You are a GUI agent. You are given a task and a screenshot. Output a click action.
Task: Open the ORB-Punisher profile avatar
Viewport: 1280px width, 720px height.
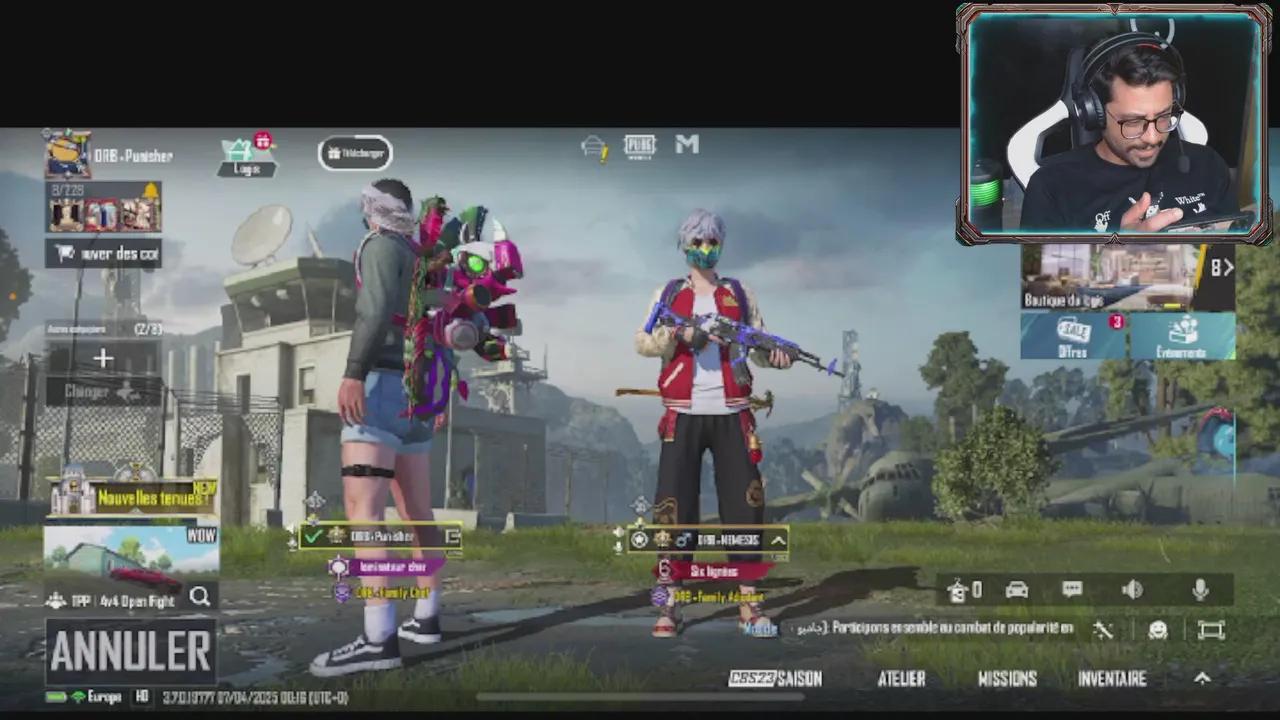(x=68, y=155)
